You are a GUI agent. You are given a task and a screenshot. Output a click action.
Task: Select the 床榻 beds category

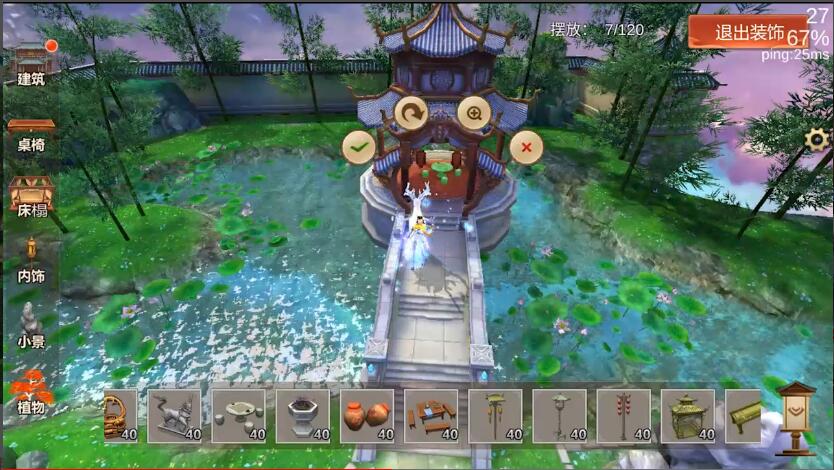(31, 198)
